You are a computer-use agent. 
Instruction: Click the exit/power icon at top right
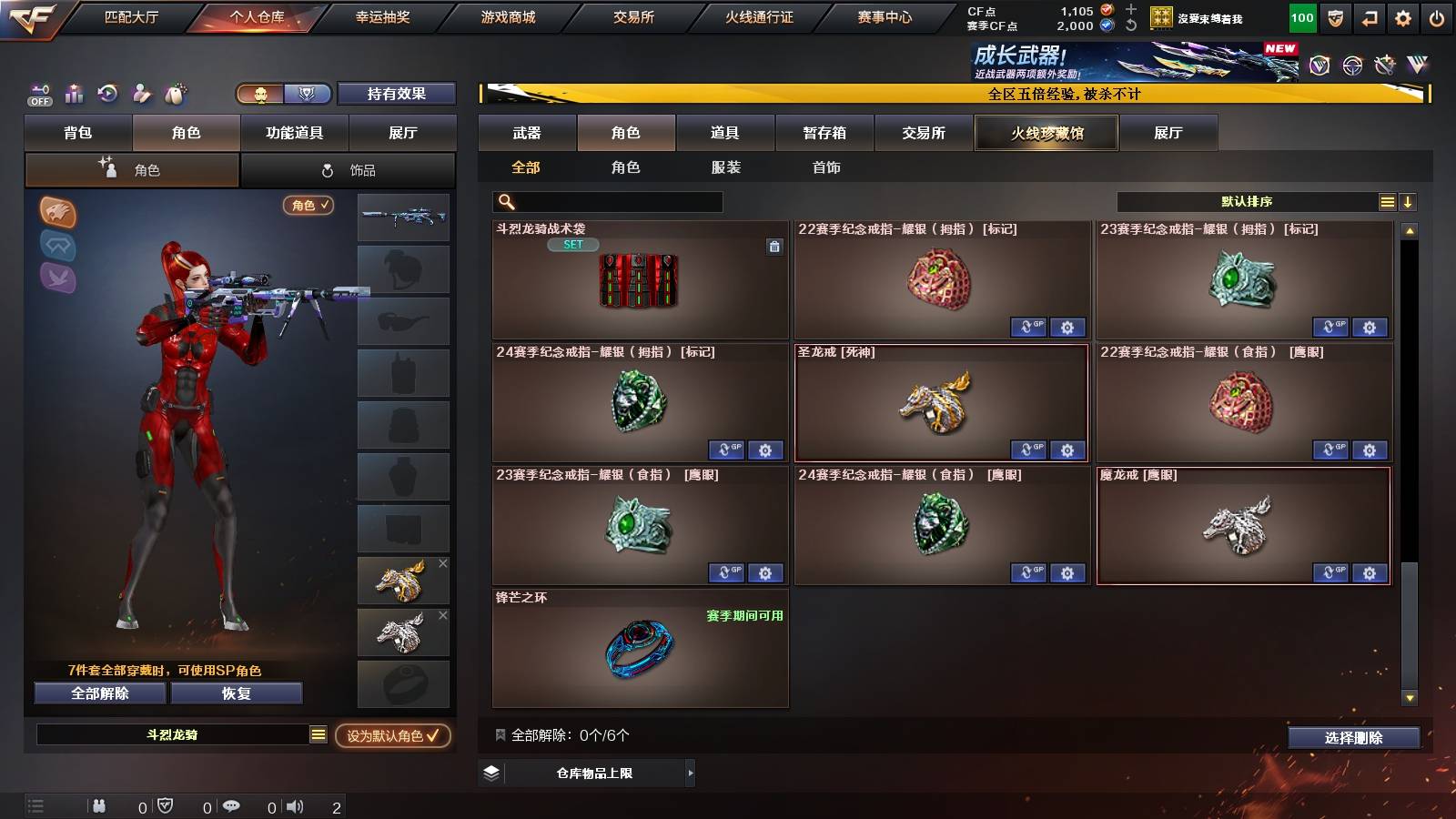click(x=1436, y=16)
